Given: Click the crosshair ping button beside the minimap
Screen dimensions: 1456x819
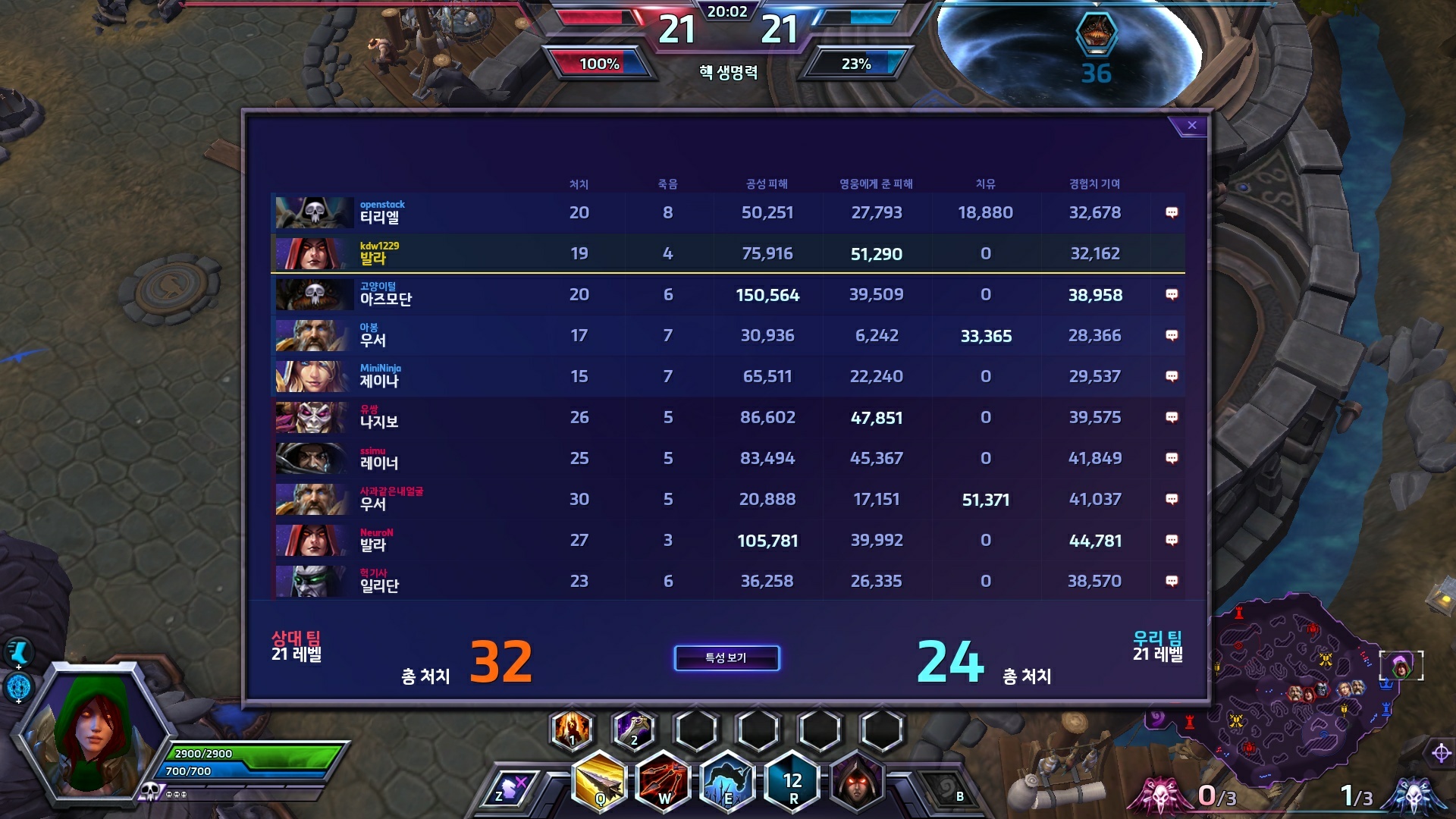Looking at the screenshot, I should (x=1441, y=753).
